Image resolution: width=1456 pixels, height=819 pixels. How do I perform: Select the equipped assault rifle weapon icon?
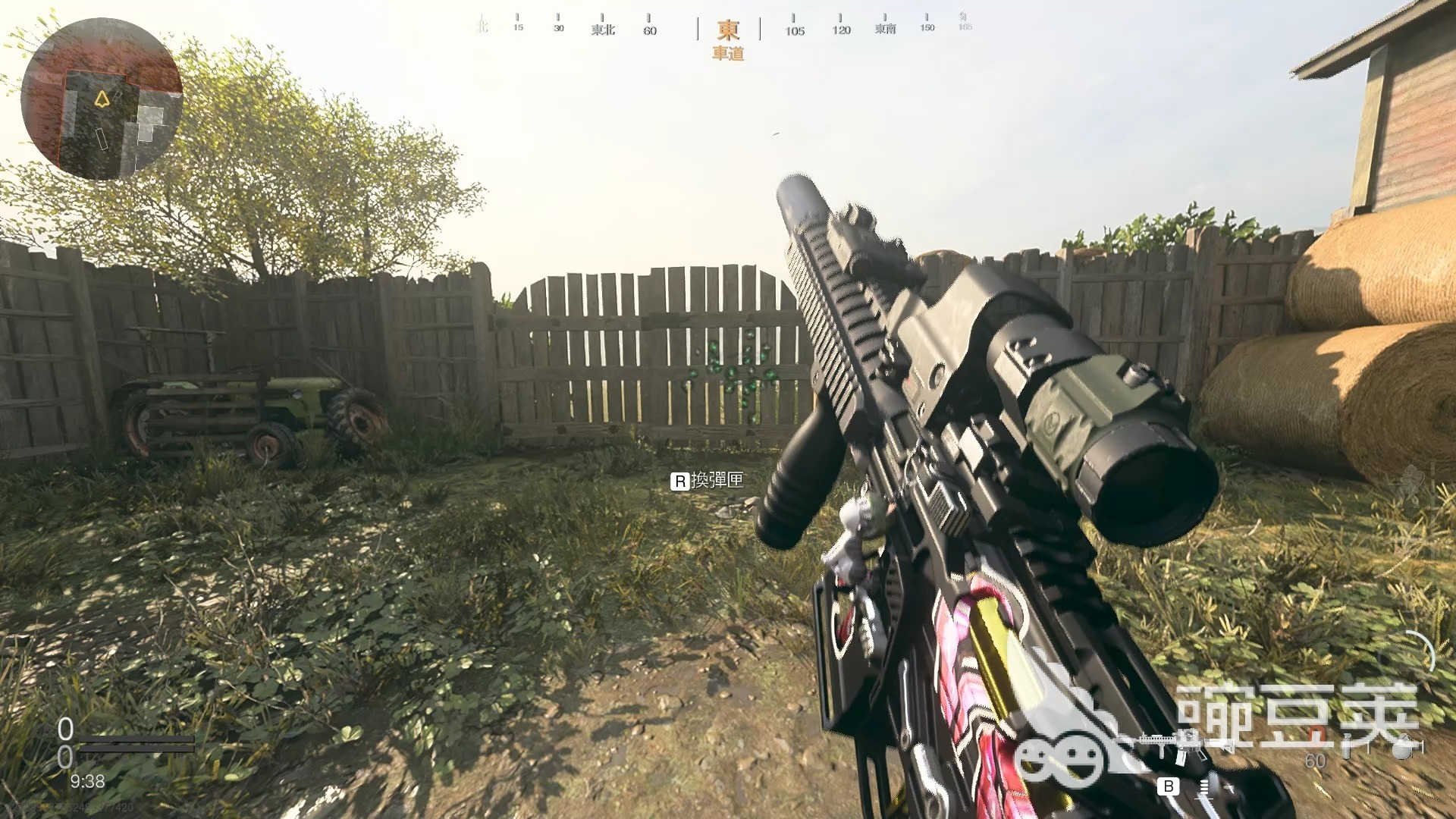(x=1177, y=745)
